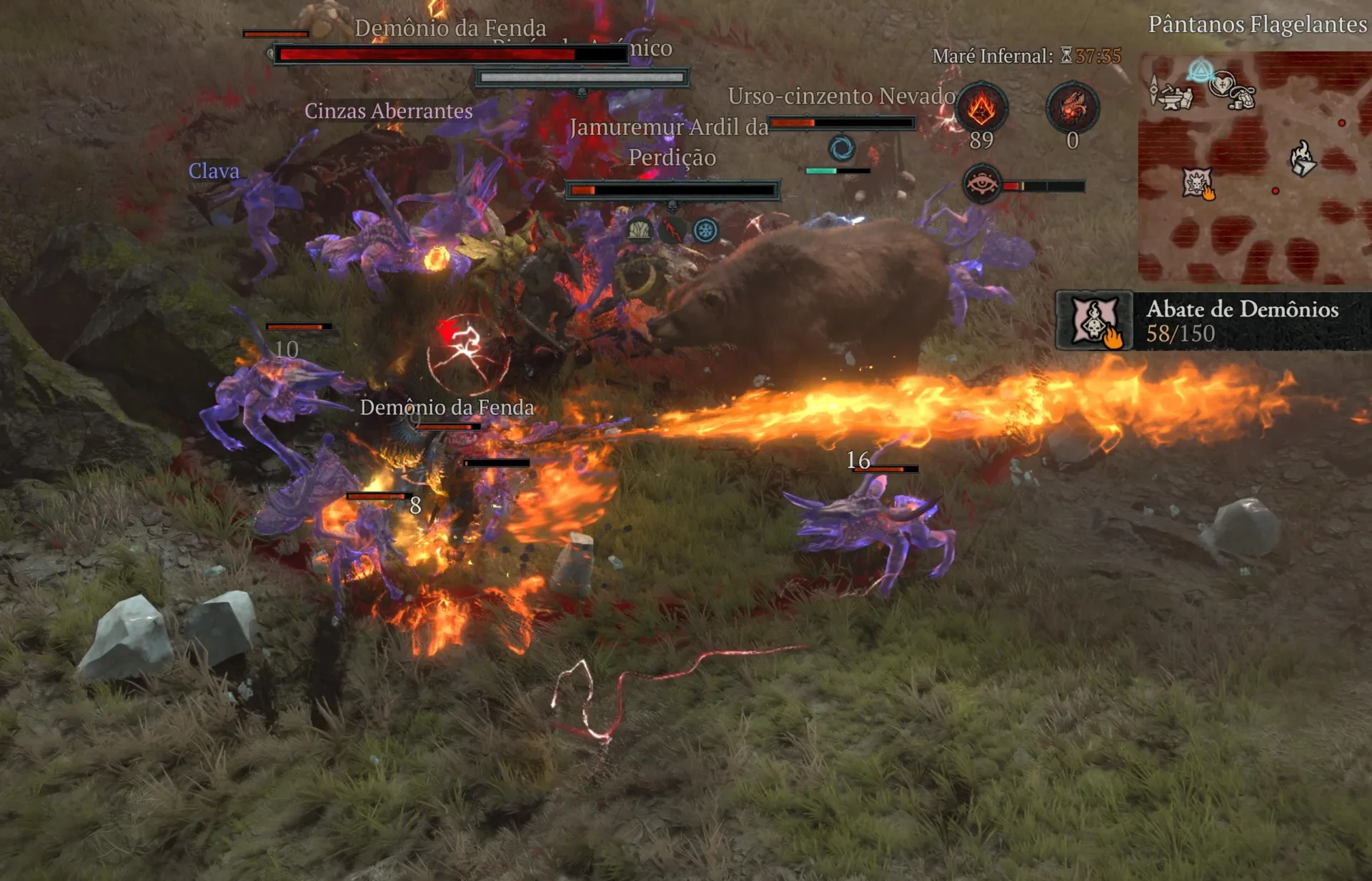1372x881 pixels.
Task: Toggle the barricade buff icon under Jamuremur
Action: pos(637,230)
